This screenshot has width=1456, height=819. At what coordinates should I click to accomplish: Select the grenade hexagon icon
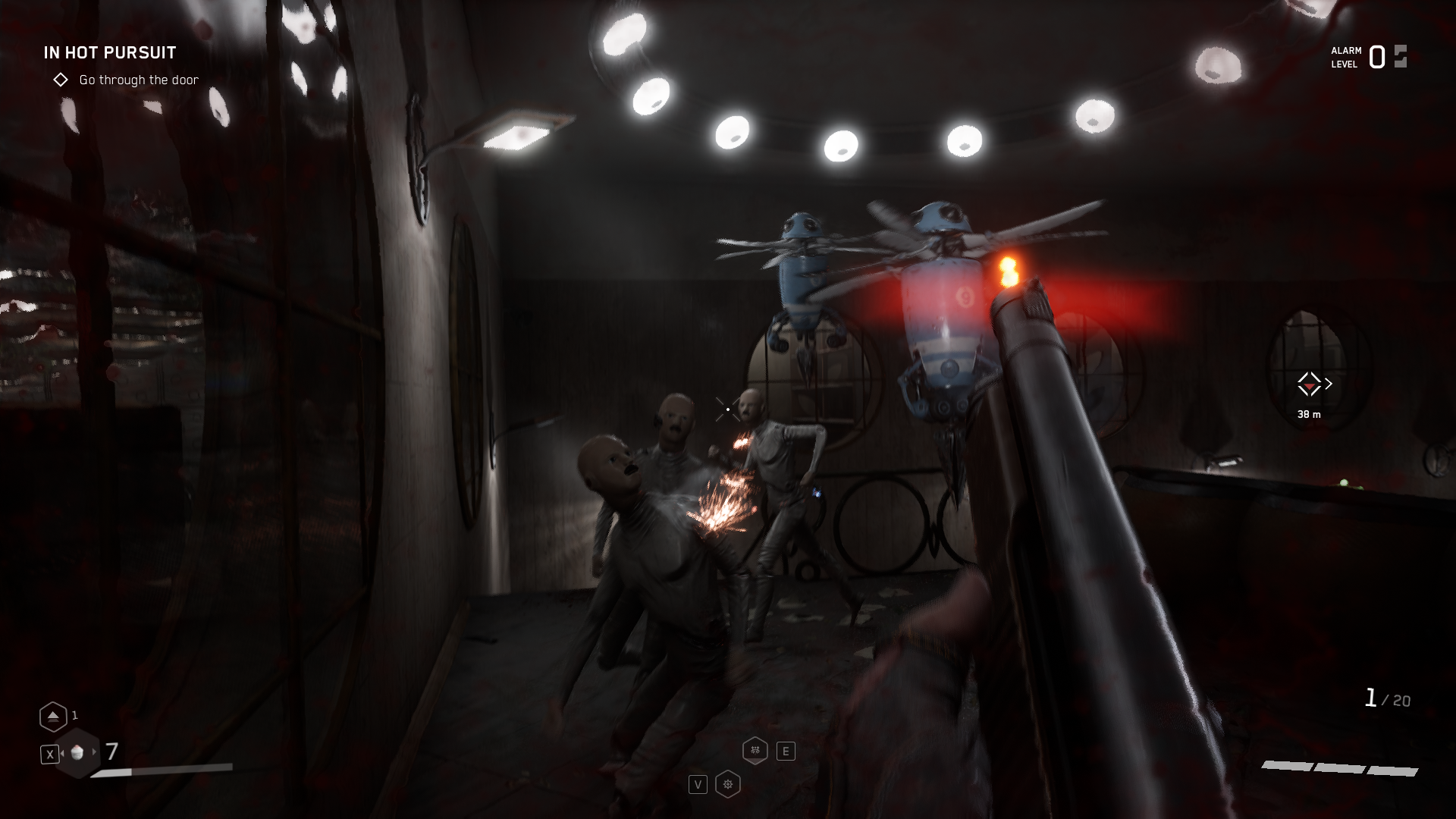click(53, 717)
